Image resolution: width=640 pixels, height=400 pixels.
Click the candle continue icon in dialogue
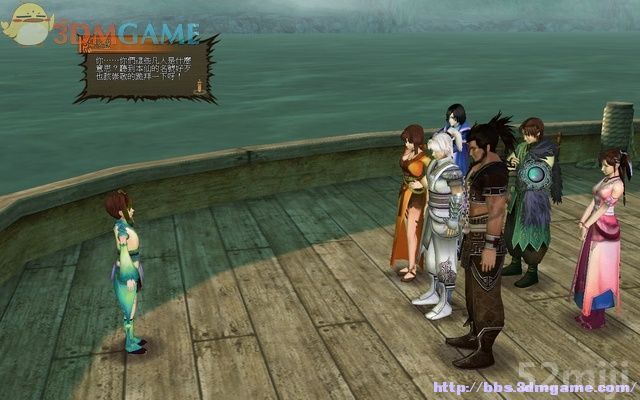click(197, 88)
